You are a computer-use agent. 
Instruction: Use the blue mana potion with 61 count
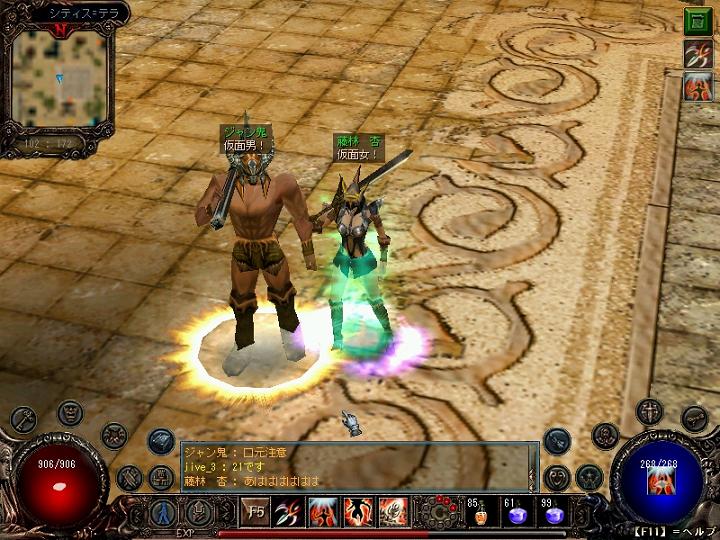coord(517,513)
